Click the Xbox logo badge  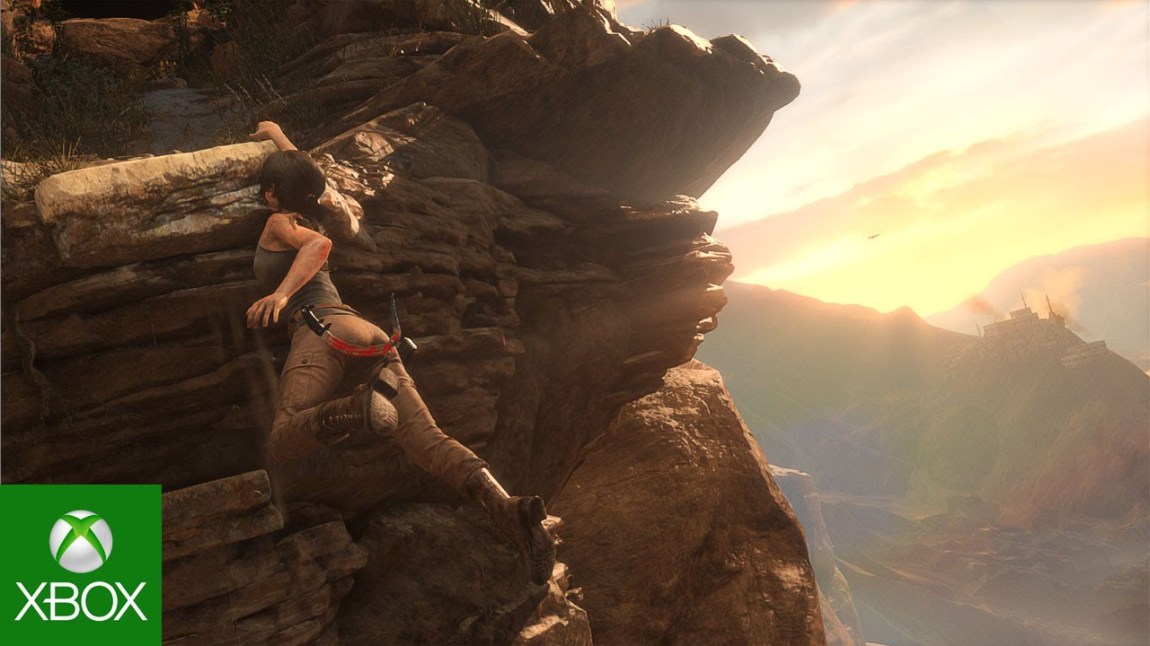[80, 565]
